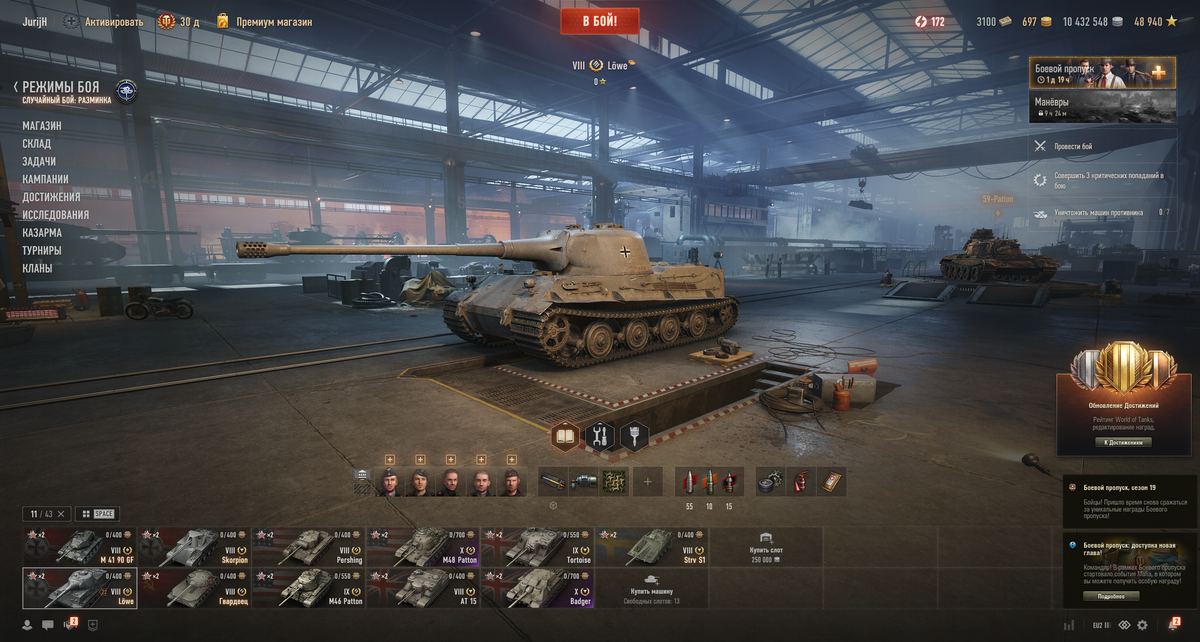This screenshot has height=642, width=1200.
Task: Open settings with the gear icon
Action: coord(1142,625)
